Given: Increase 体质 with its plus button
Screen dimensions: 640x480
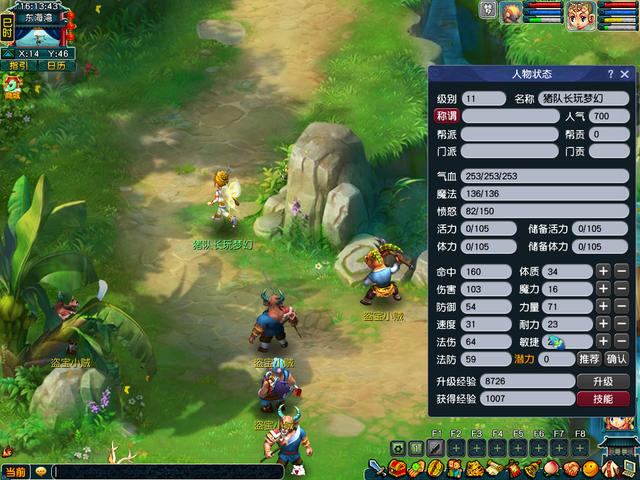Looking at the screenshot, I should (603, 272).
